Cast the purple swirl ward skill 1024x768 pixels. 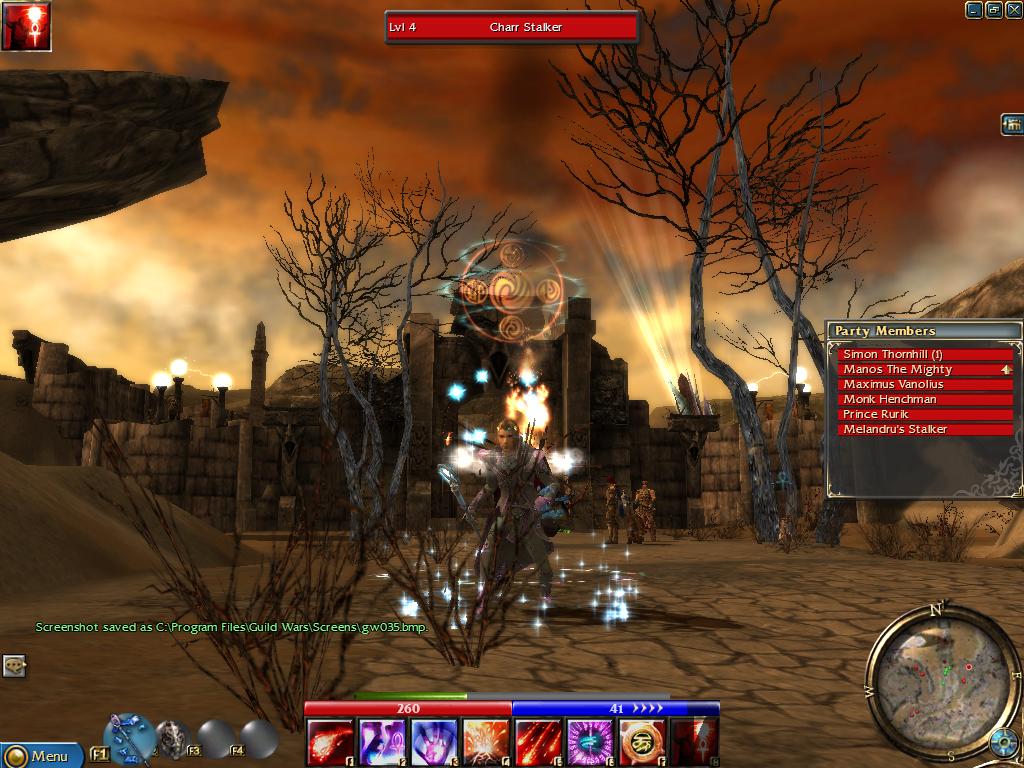590,742
